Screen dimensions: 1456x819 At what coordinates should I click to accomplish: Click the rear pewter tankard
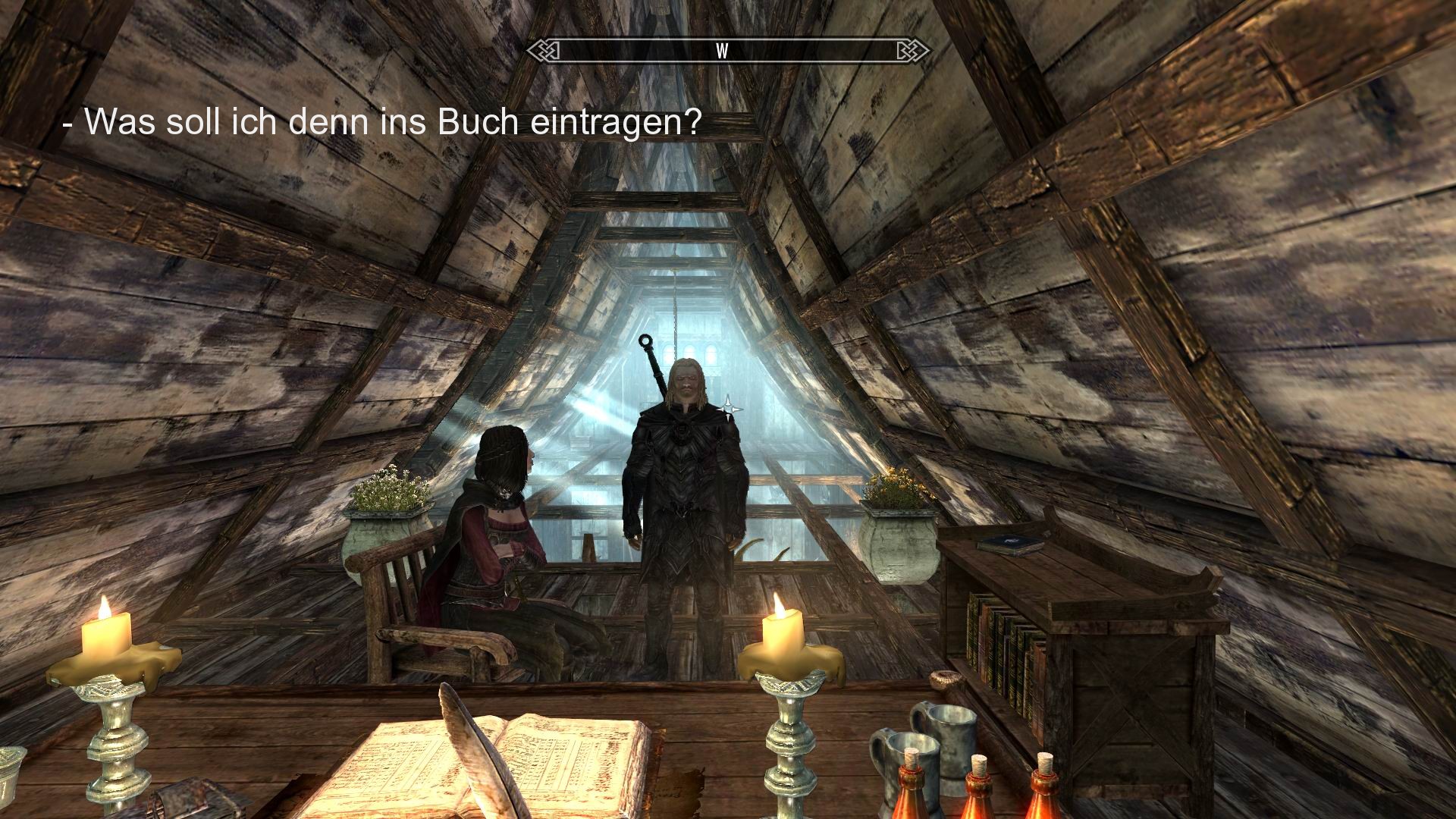pyautogui.click(x=949, y=730)
